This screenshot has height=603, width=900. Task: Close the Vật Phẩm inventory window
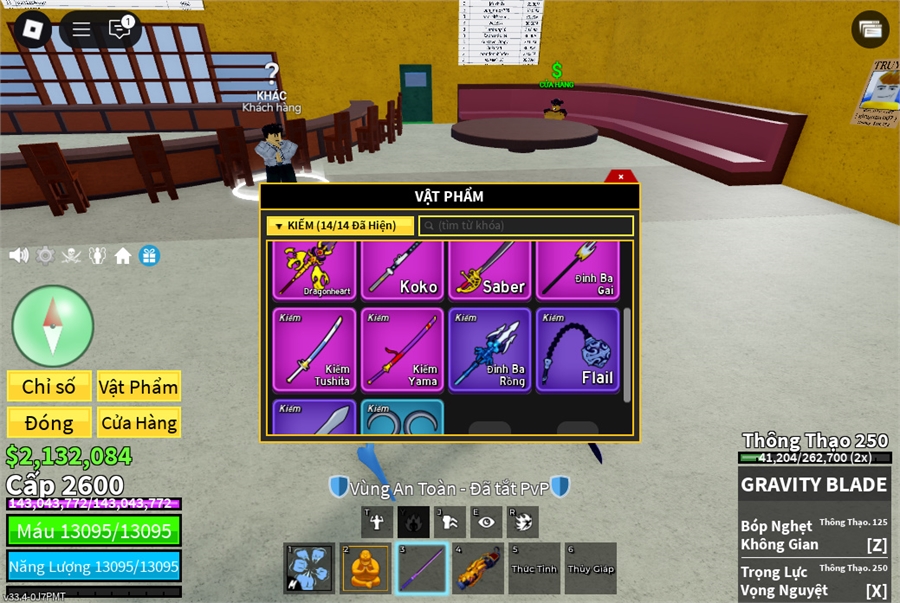click(621, 177)
